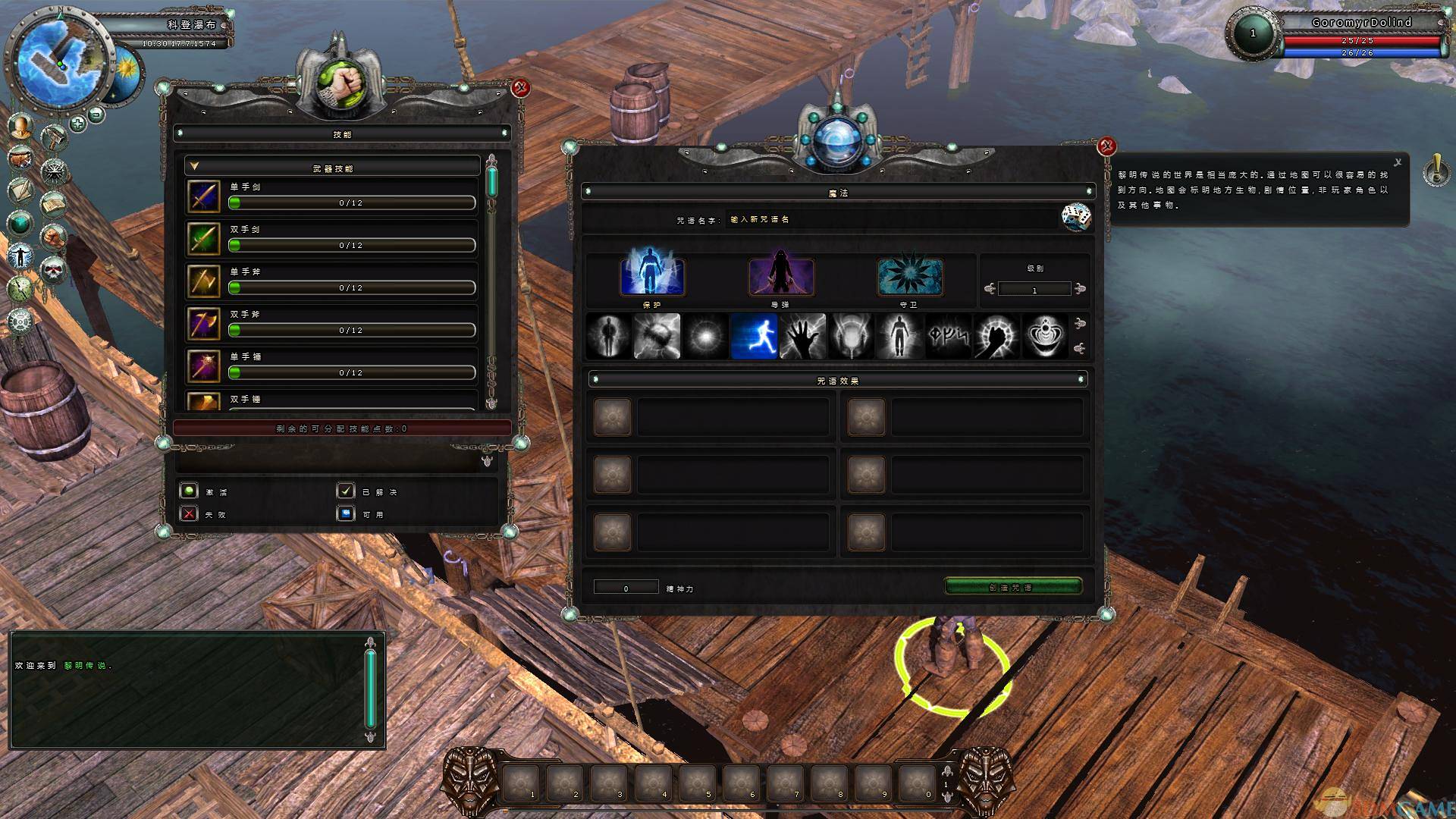Pick the 守卫 ward spell type
Viewport: 1456px width, 819px height.
click(910, 277)
